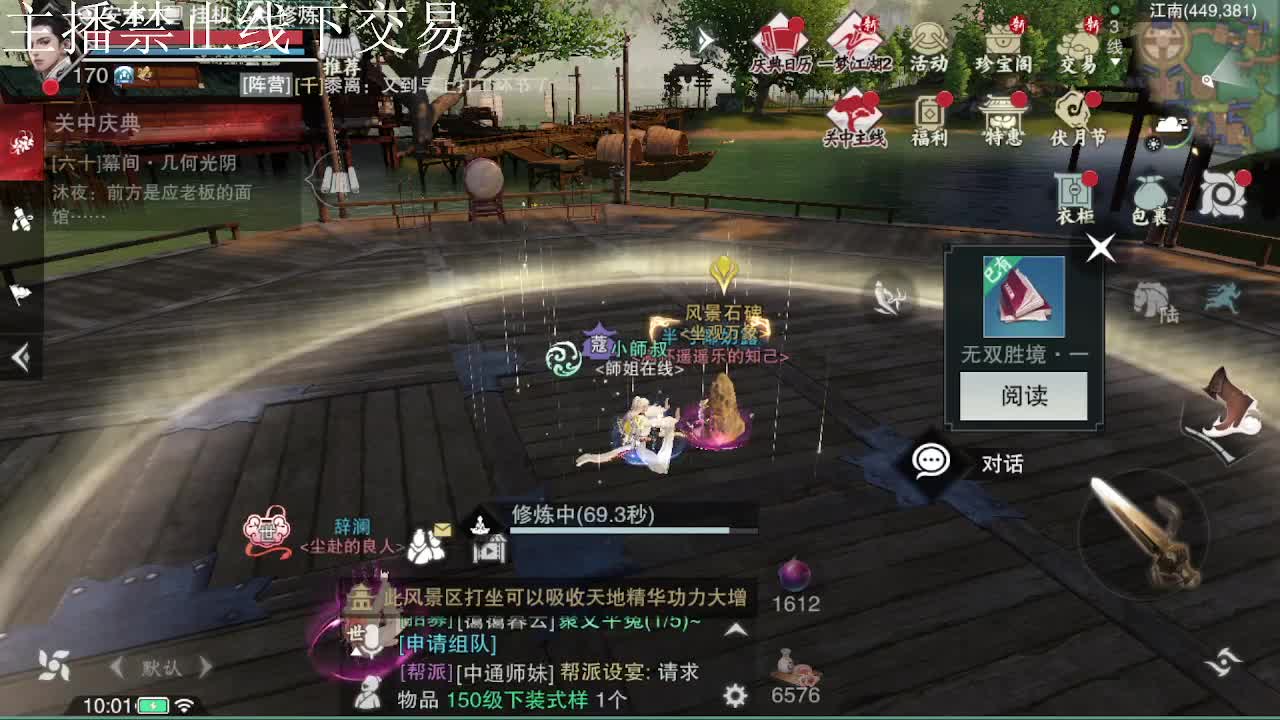Open the 珍宝阁 treasure shop
The width and height of the screenshot is (1280, 720).
pos(1004,42)
